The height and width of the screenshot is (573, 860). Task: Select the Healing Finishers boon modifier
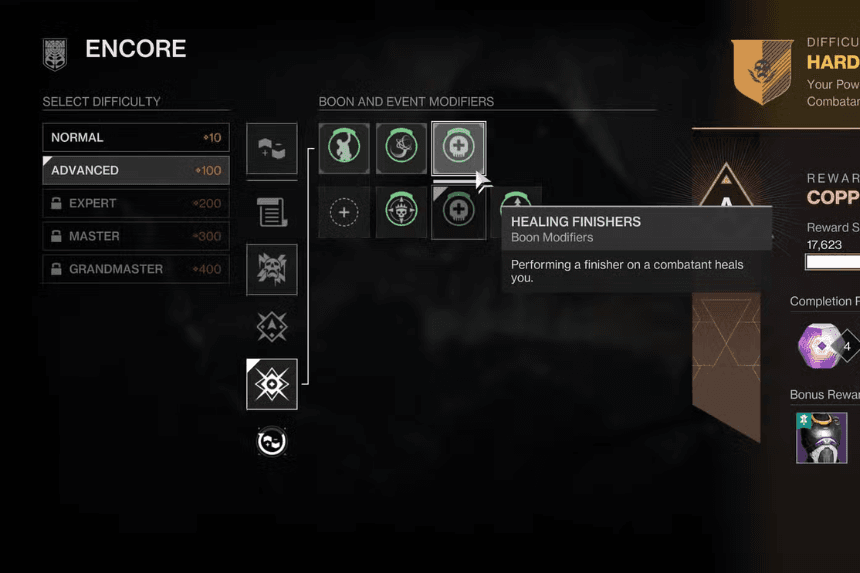coord(459,149)
